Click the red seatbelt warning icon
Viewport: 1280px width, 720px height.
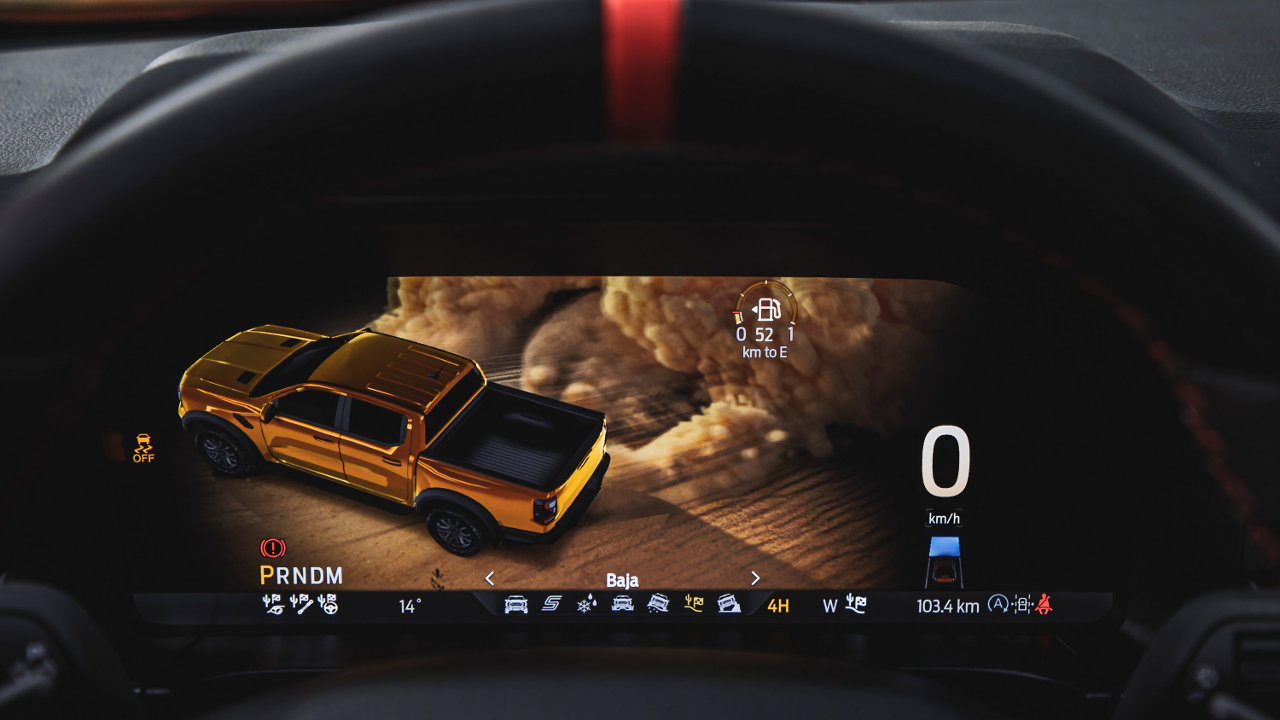pos(1044,604)
